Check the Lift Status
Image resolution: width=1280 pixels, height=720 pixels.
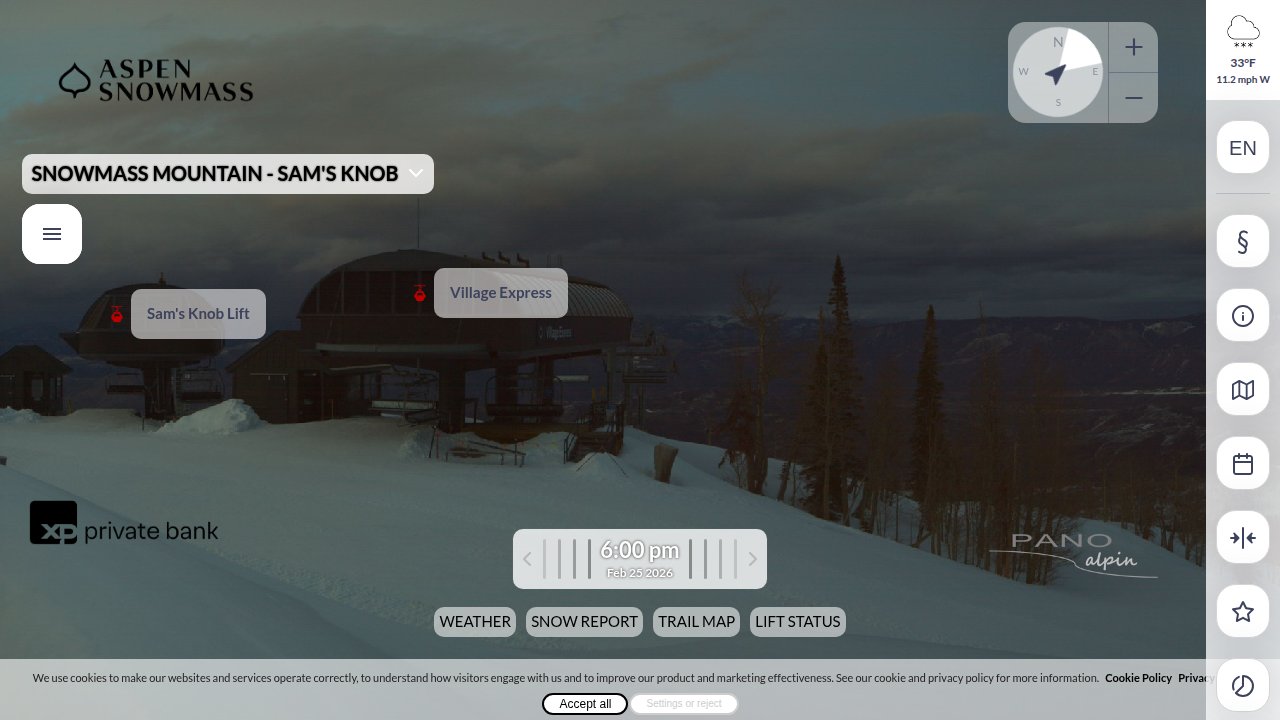click(798, 622)
